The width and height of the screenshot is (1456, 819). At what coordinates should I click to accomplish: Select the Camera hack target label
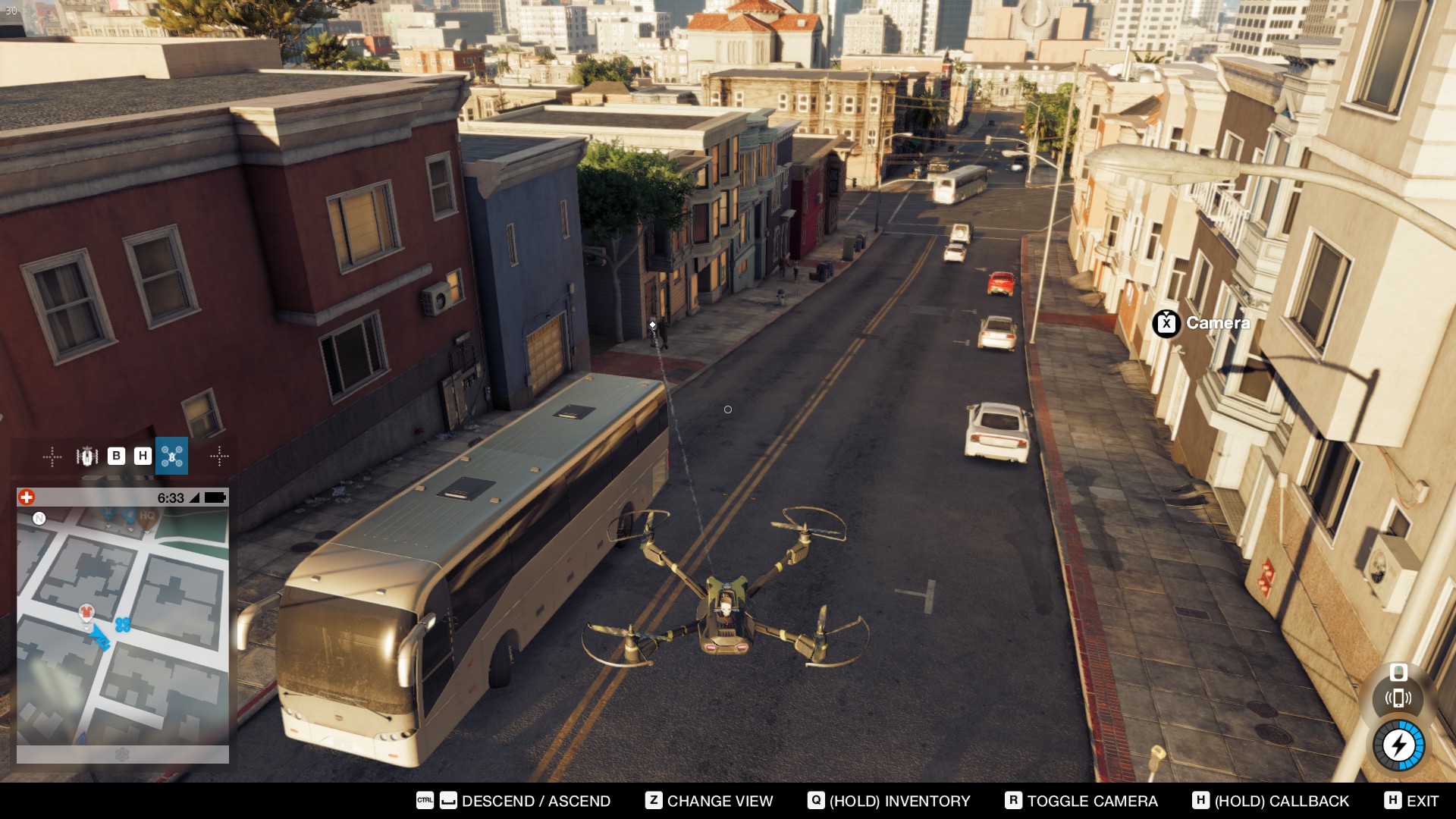1202,323
